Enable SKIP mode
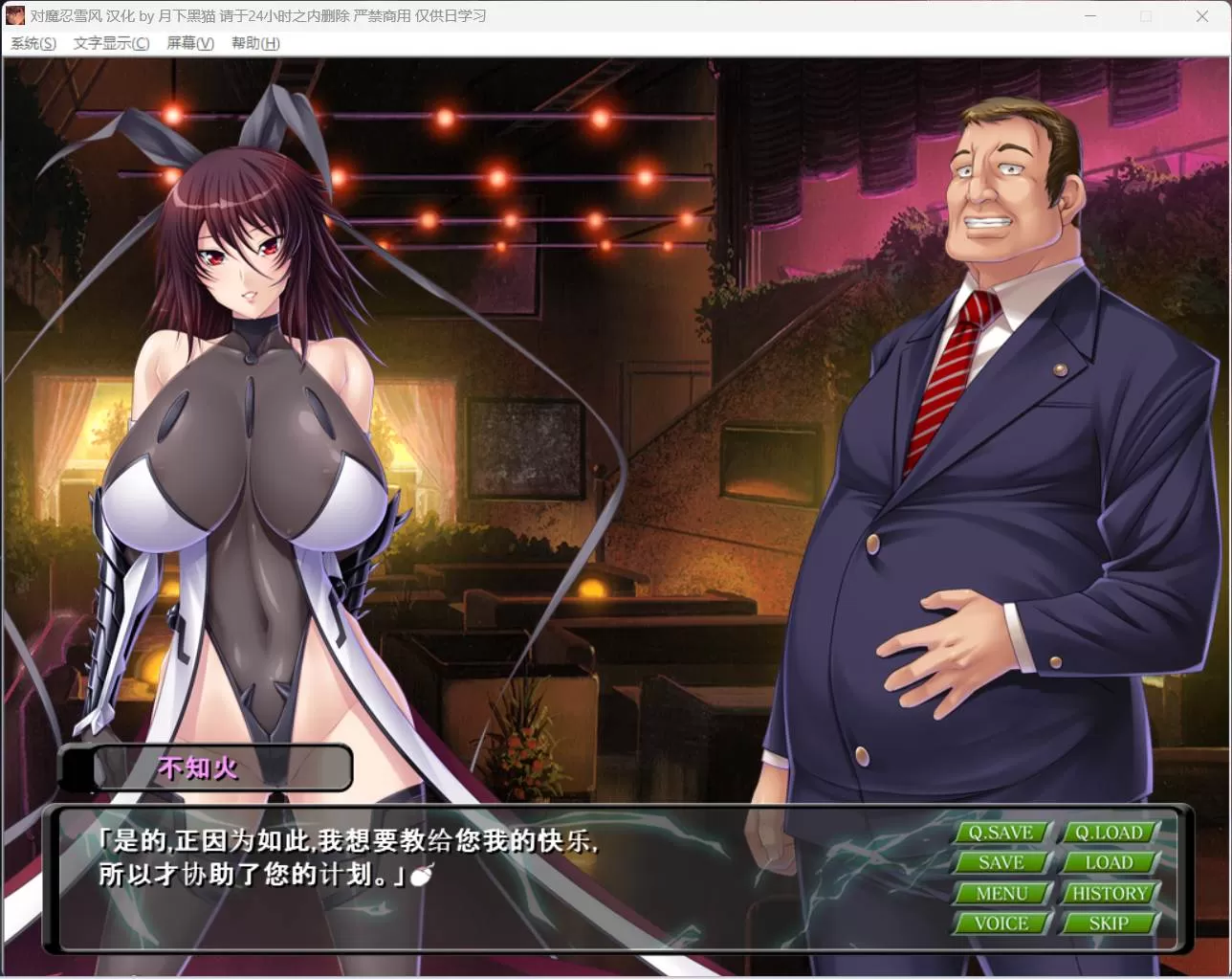 coord(1109,923)
